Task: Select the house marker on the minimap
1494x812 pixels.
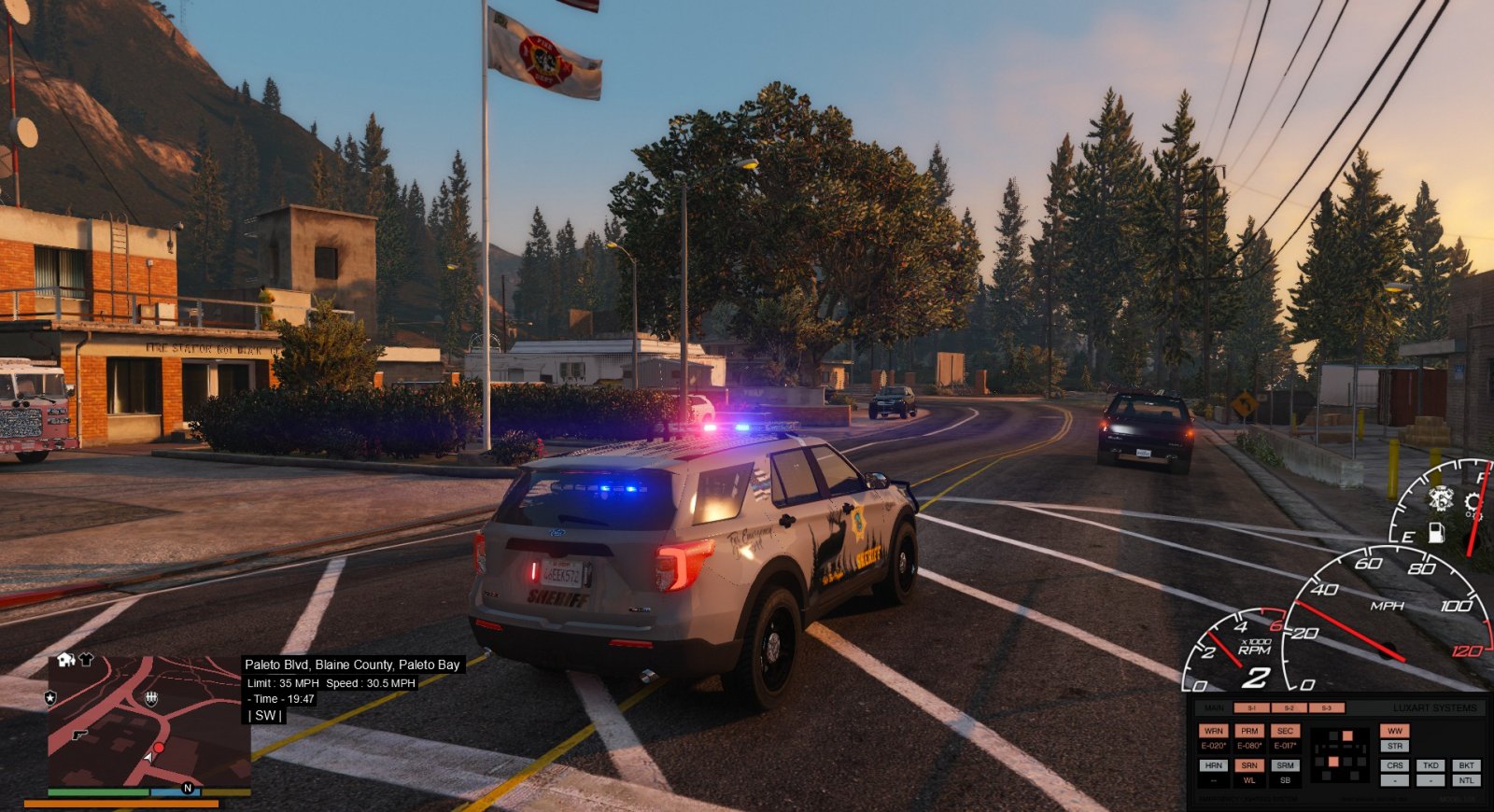Action: coord(65,660)
